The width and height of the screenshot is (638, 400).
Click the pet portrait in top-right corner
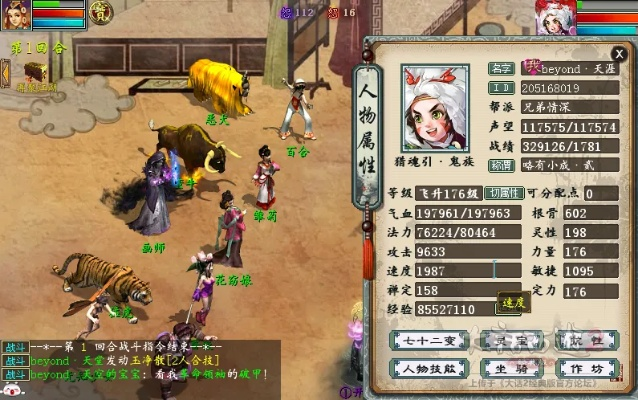pos(556,18)
